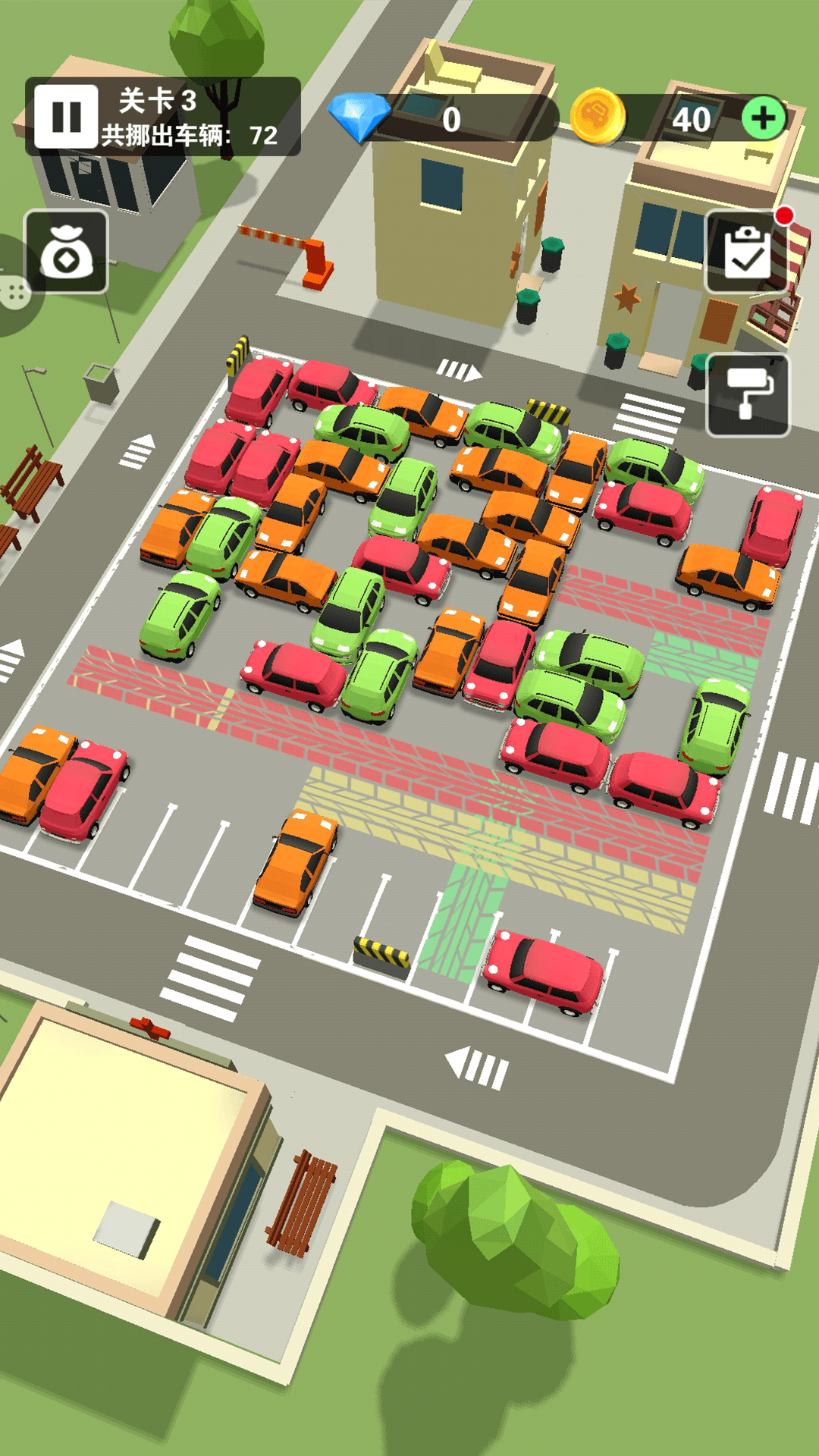
Task: Open the paint roller skins menu
Action: (748, 395)
